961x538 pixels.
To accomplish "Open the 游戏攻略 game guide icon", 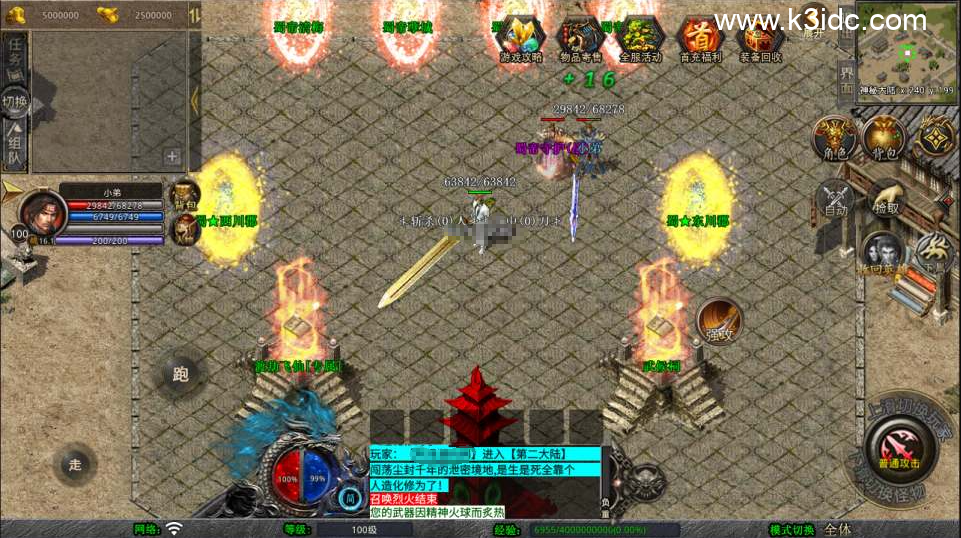I will [x=520, y=39].
